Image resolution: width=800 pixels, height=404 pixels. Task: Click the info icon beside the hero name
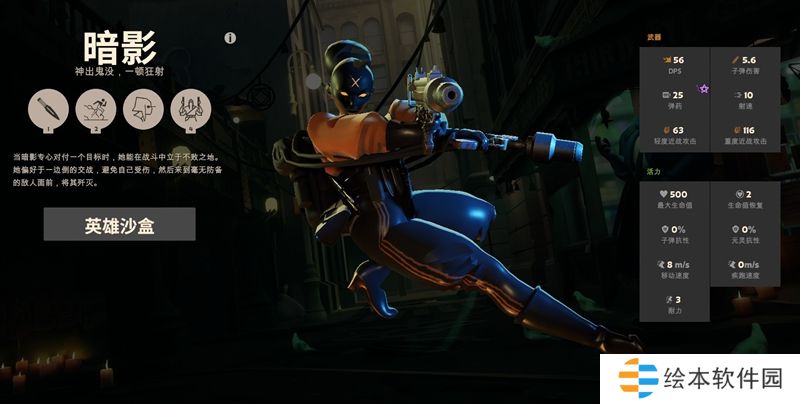click(x=230, y=39)
